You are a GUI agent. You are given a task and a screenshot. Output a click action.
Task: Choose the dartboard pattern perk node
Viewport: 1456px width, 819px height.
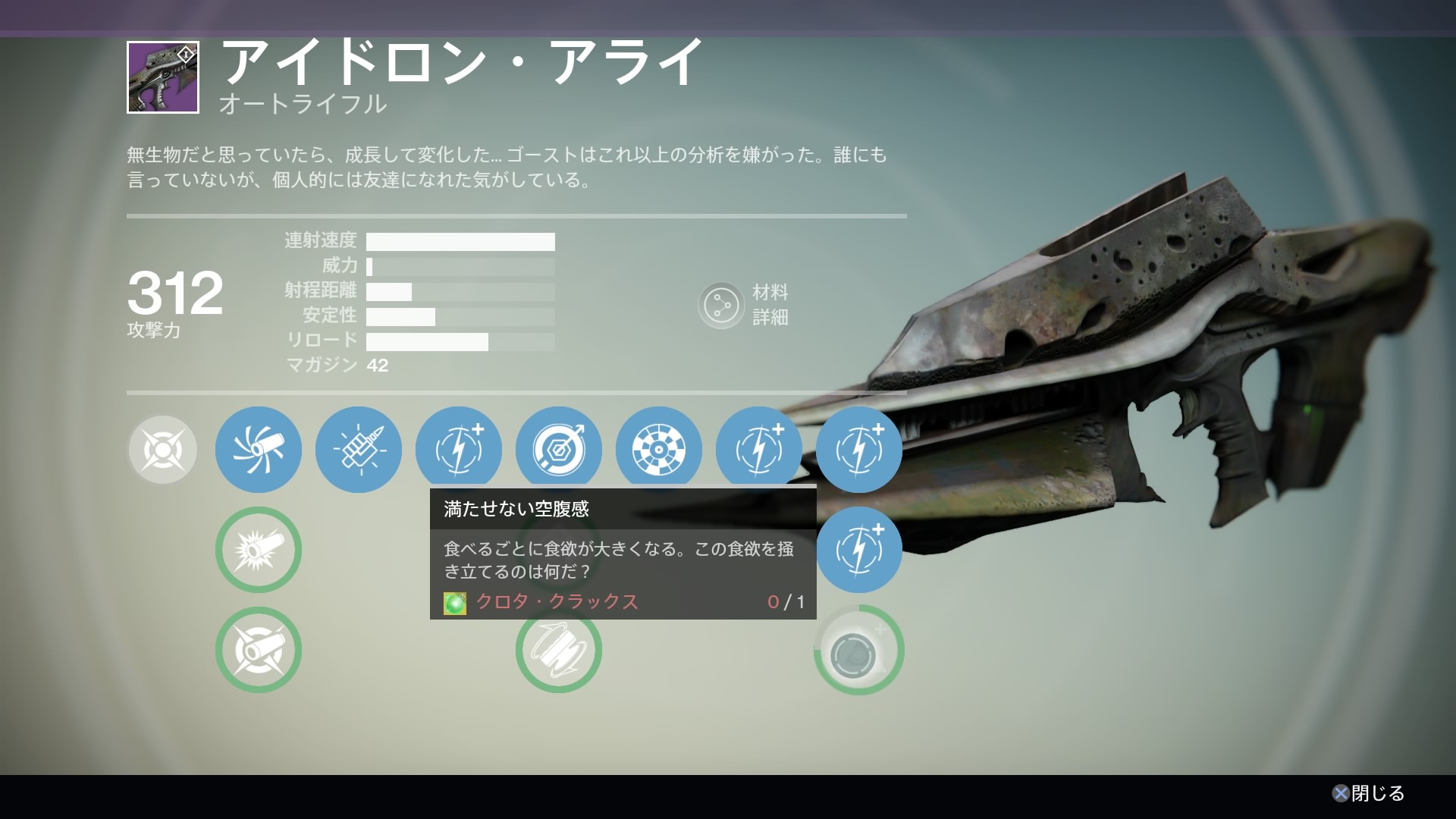658,448
